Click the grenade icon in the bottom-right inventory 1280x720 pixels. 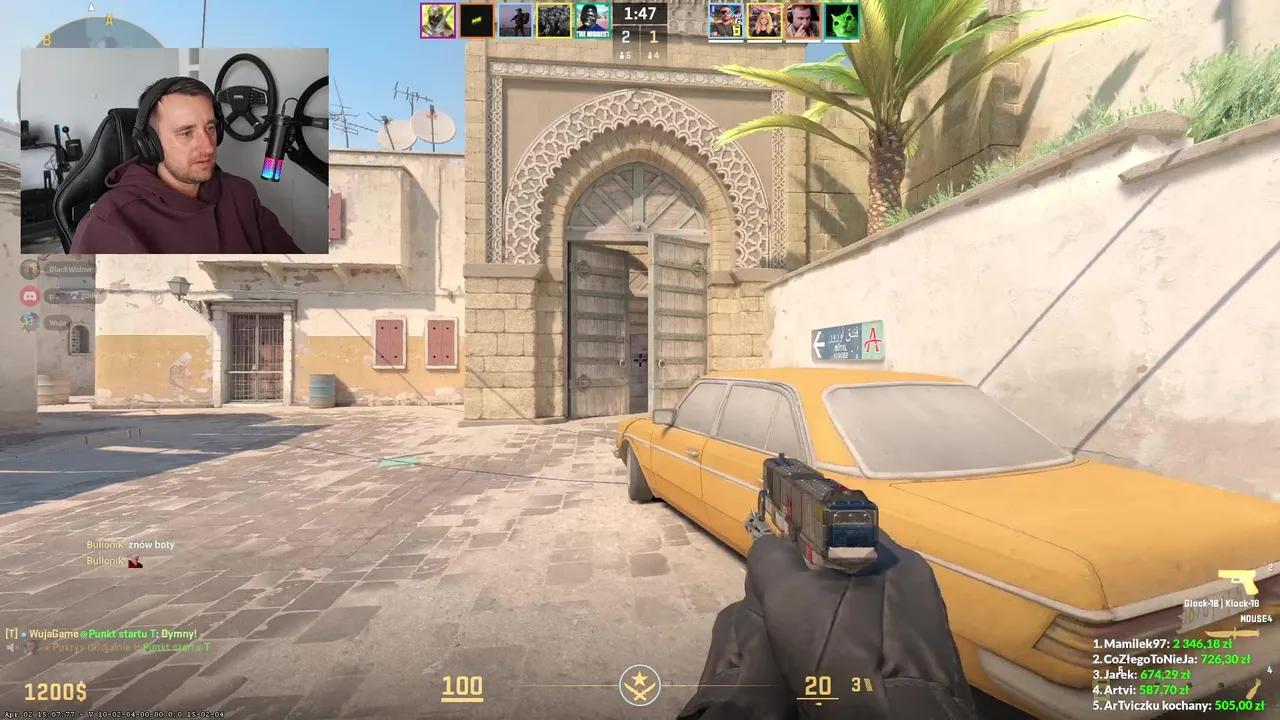[x=1254, y=688]
